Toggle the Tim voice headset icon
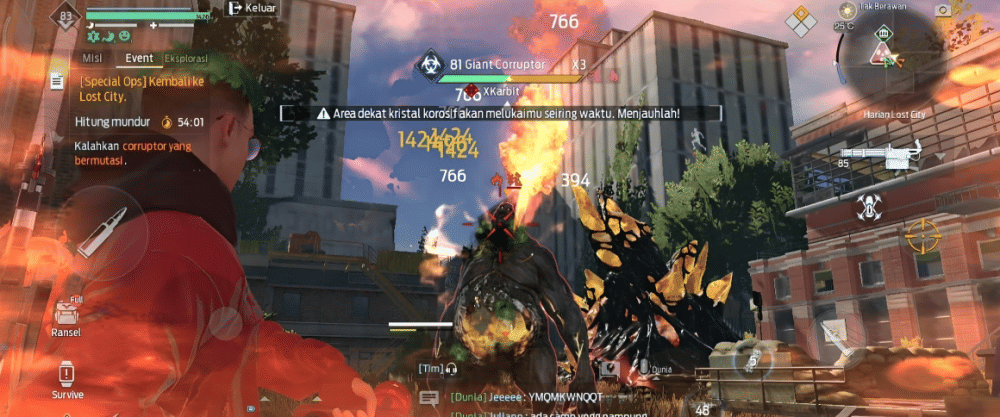 tap(452, 369)
